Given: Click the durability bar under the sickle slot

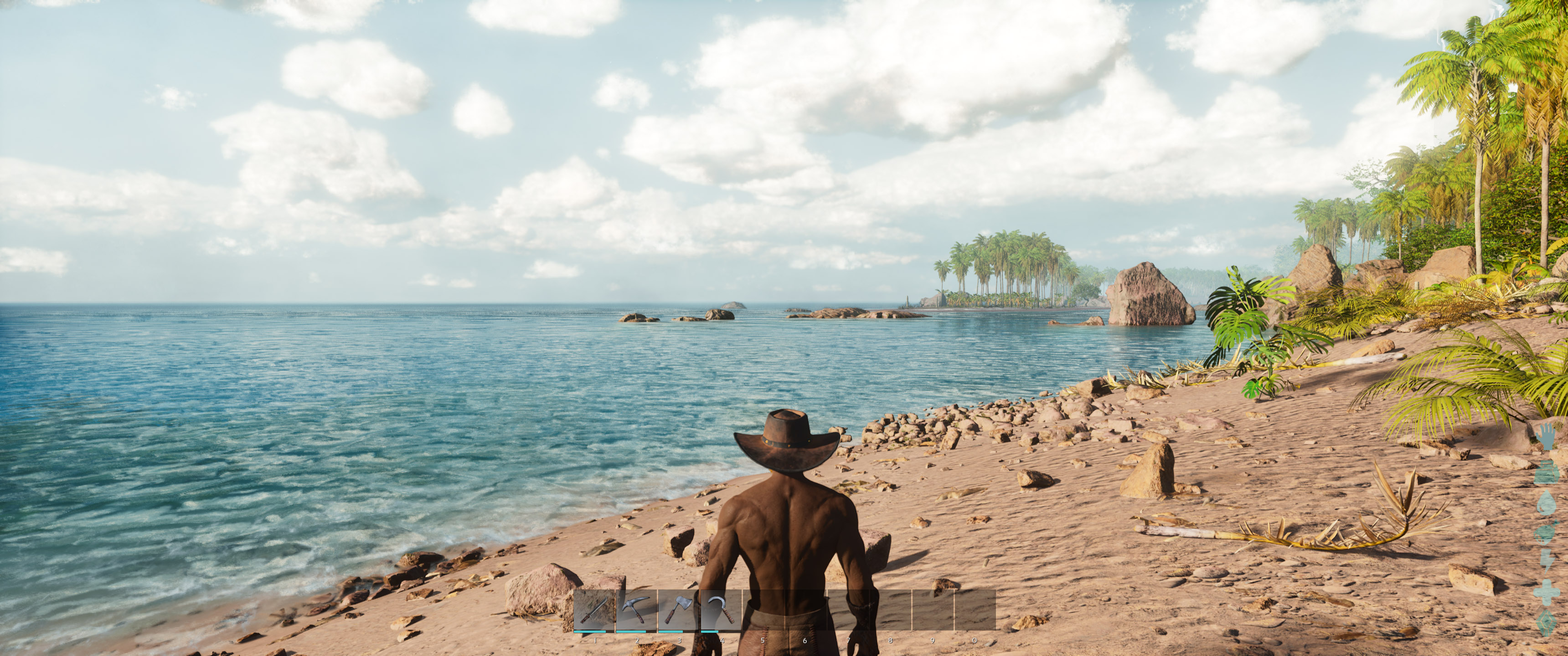Looking at the screenshot, I should tap(710, 632).
